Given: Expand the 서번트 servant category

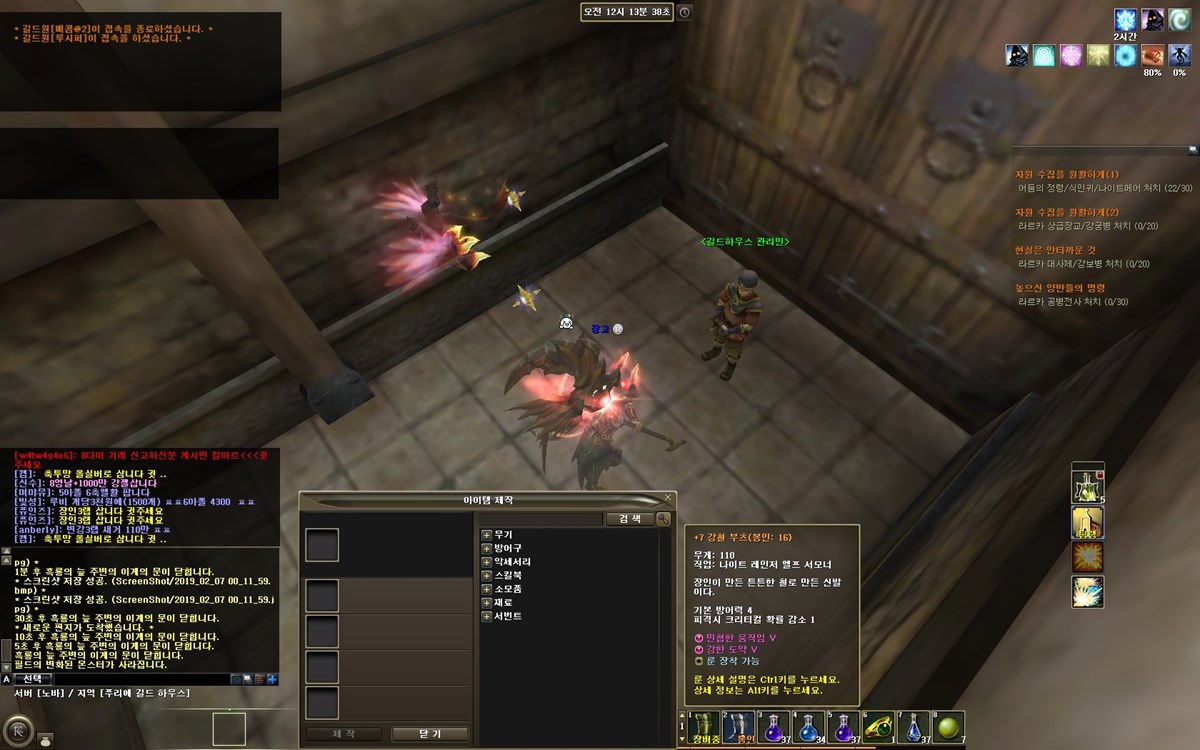Looking at the screenshot, I should click(x=487, y=616).
